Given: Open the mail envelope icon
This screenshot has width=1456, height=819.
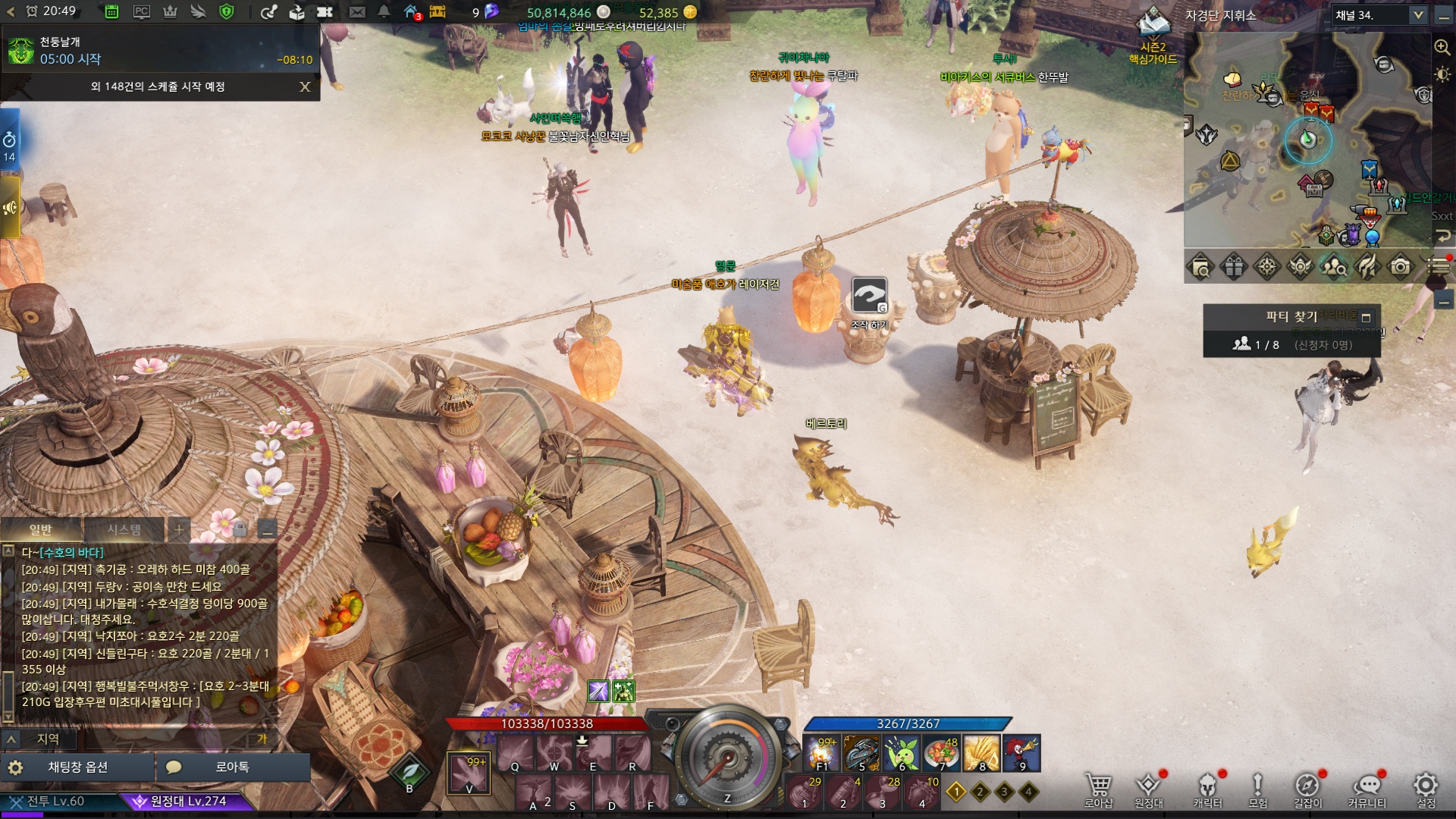Looking at the screenshot, I should [357, 11].
